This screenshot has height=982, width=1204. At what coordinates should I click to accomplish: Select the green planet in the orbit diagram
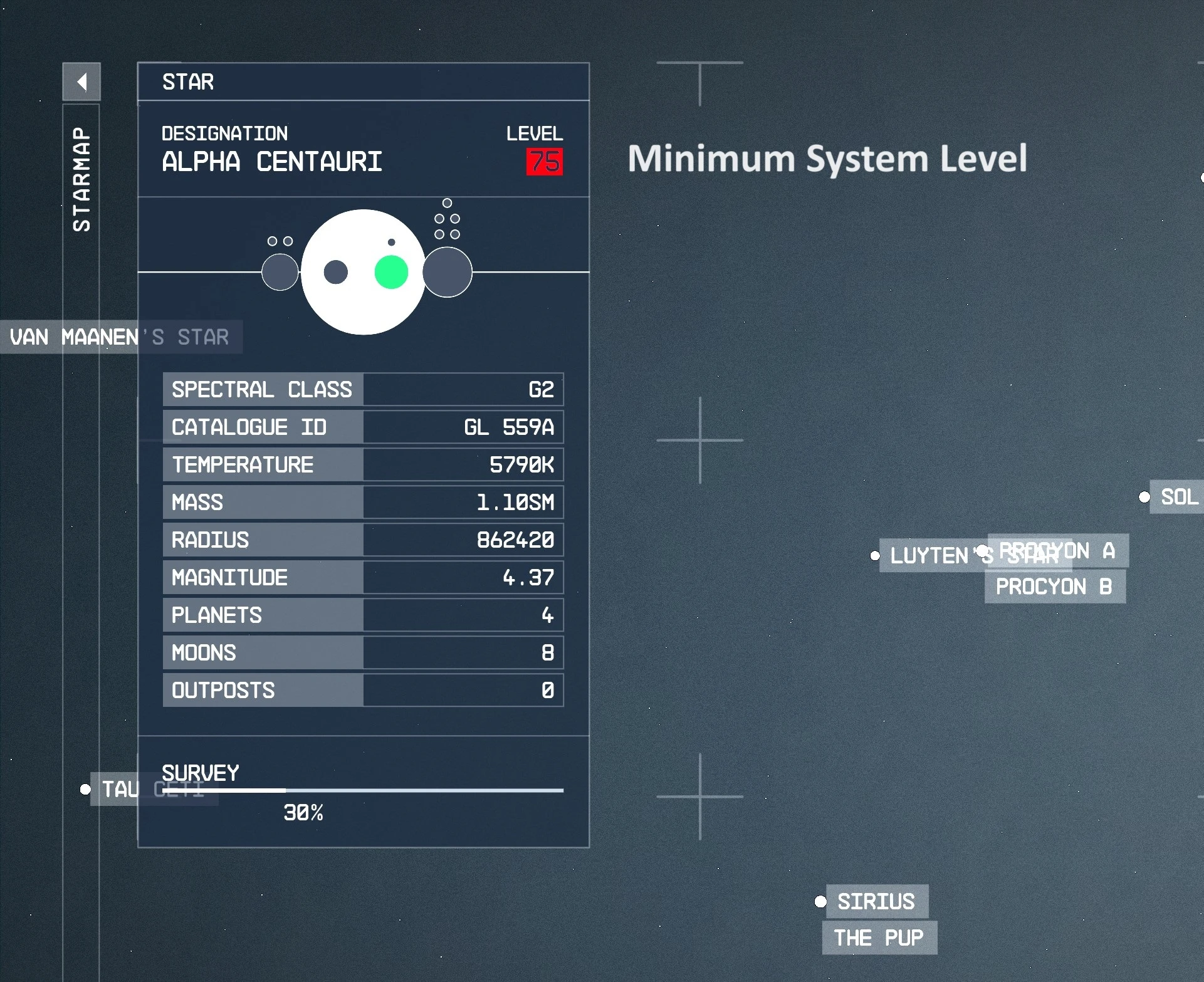pos(390,271)
